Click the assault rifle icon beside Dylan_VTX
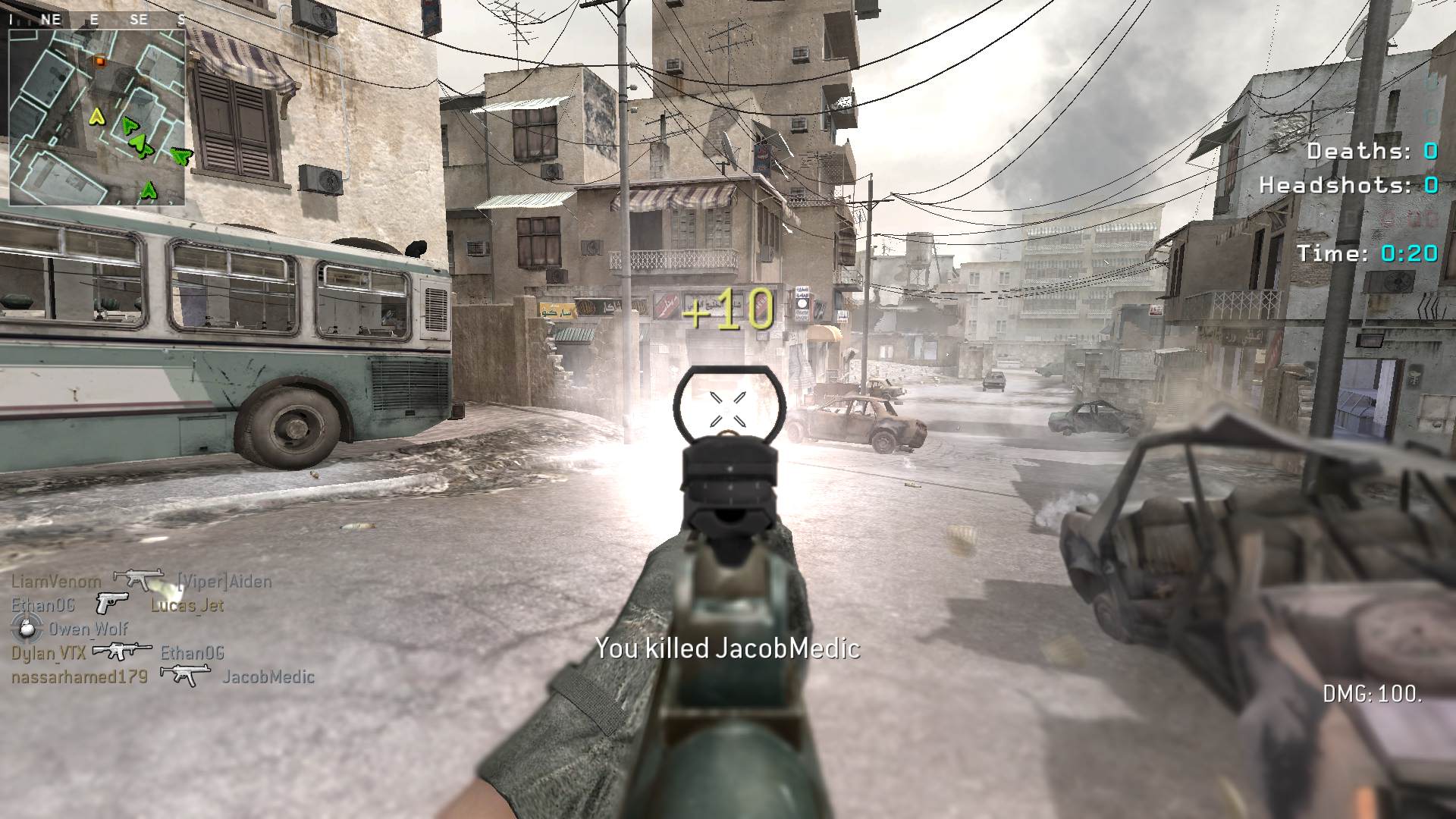The width and height of the screenshot is (1456, 819). pos(121,651)
